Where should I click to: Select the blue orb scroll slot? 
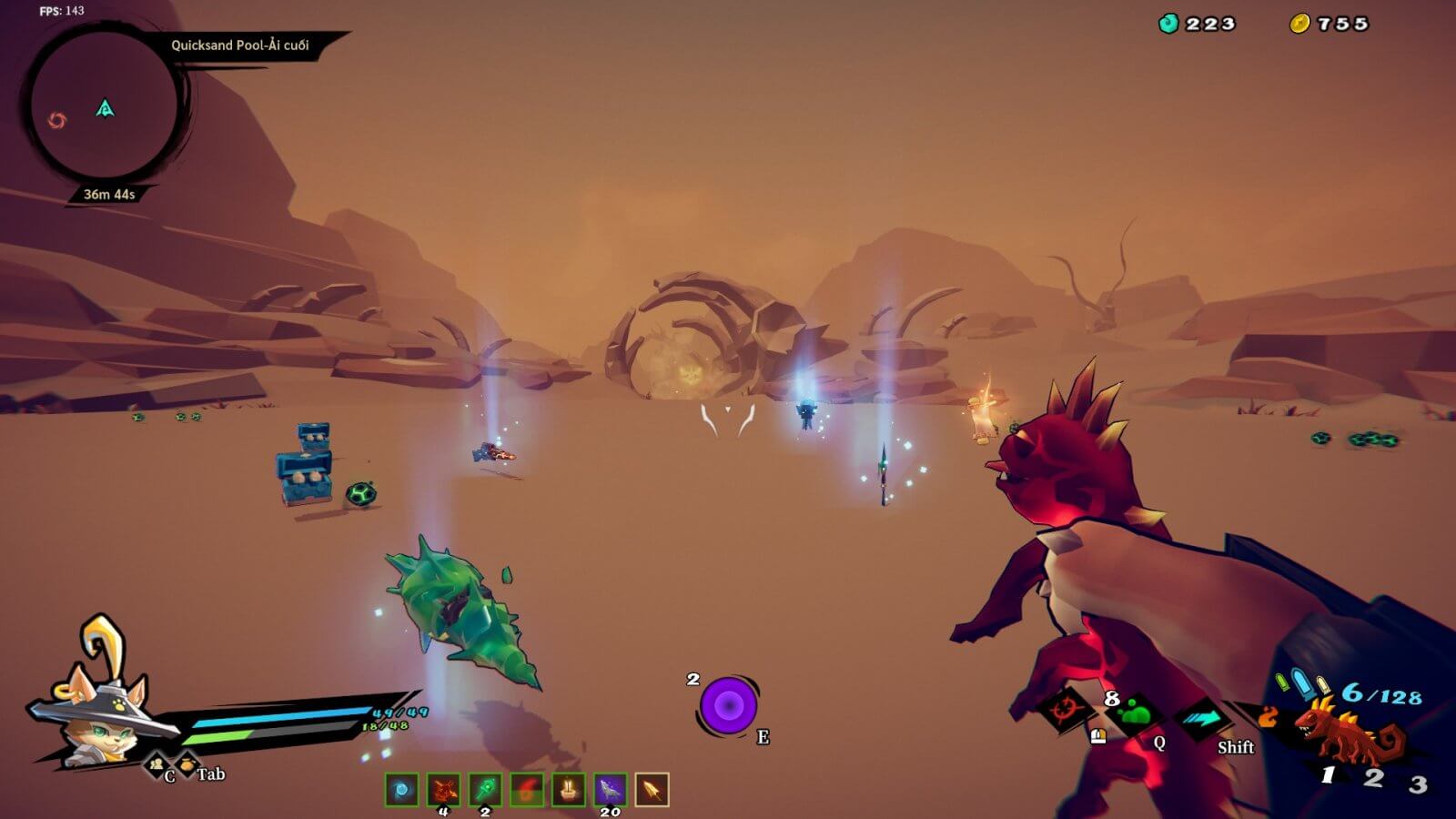401,790
